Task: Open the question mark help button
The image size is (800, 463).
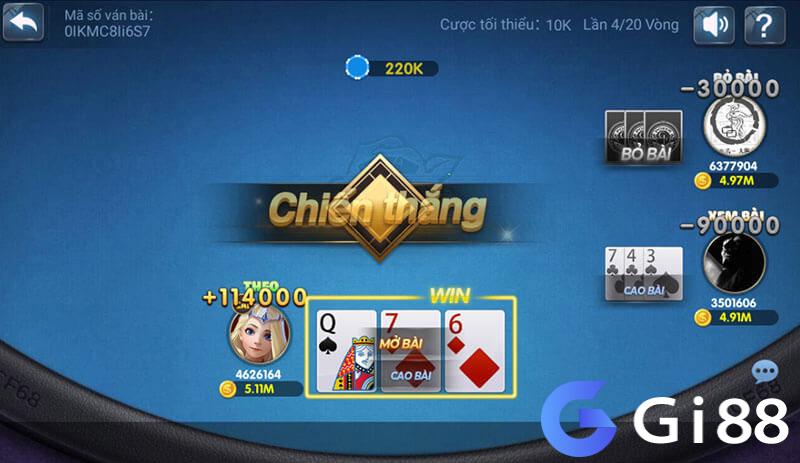Action: point(765,24)
